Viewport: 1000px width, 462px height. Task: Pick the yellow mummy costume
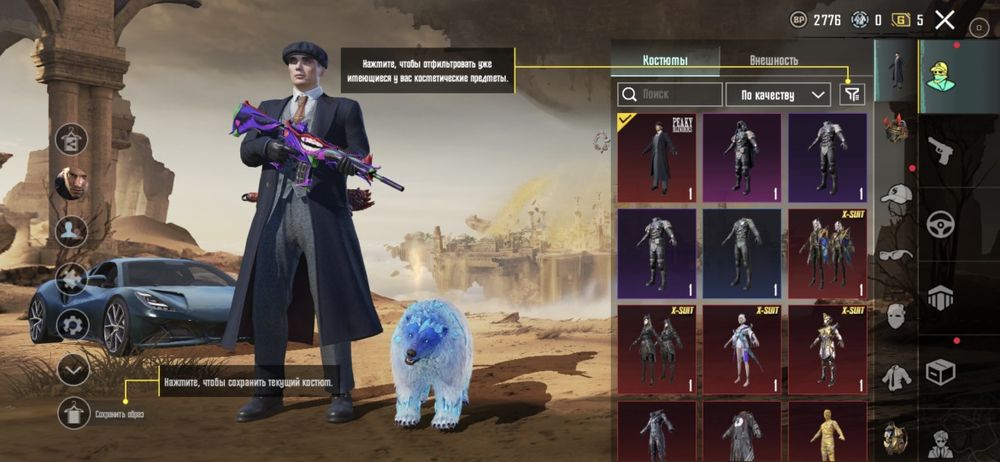click(827, 430)
